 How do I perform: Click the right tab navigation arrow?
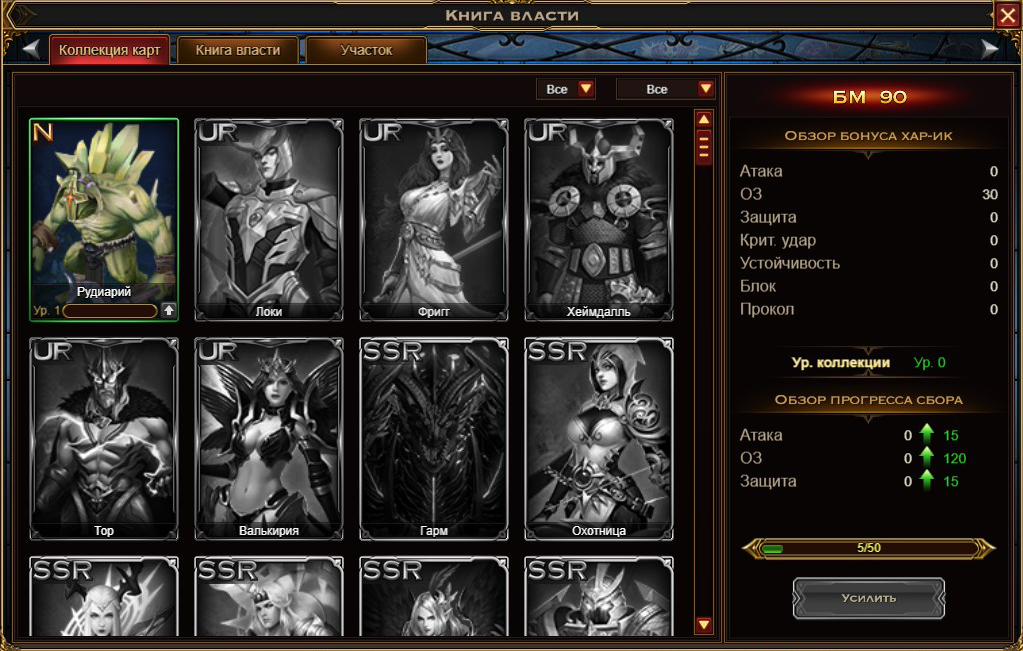click(x=990, y=48)
